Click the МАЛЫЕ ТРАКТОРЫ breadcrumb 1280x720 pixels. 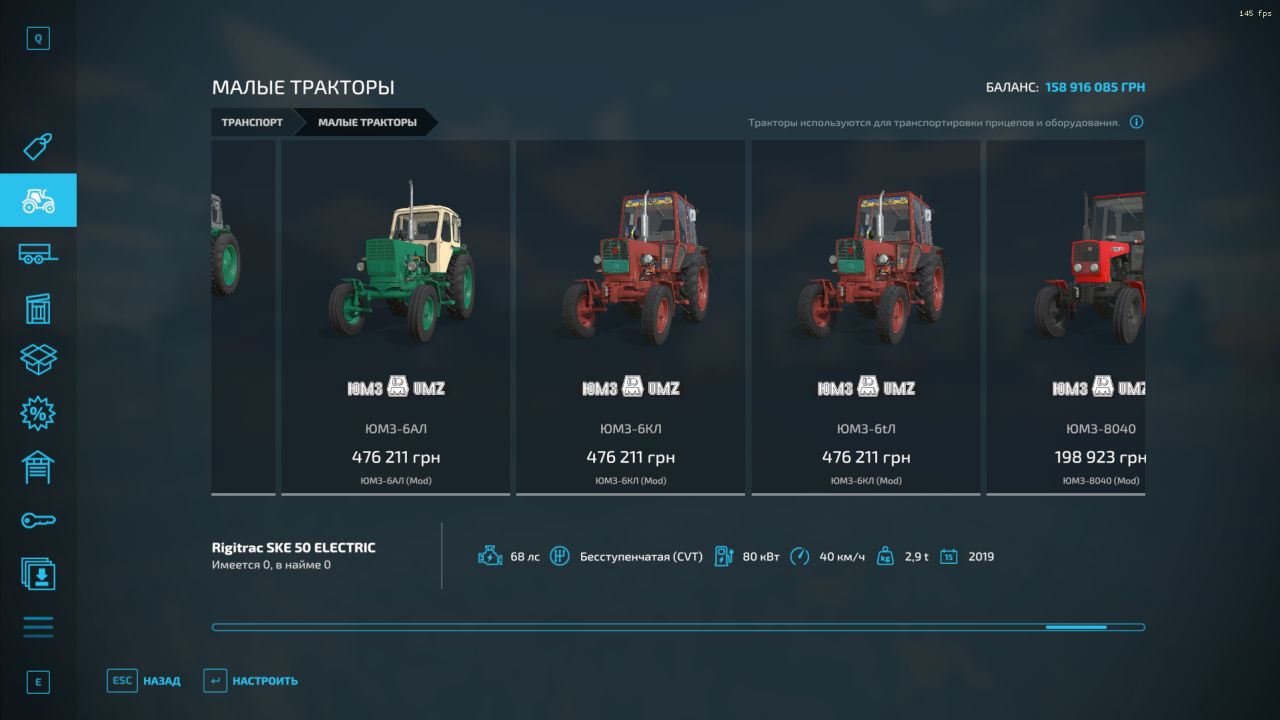point(367,123)
